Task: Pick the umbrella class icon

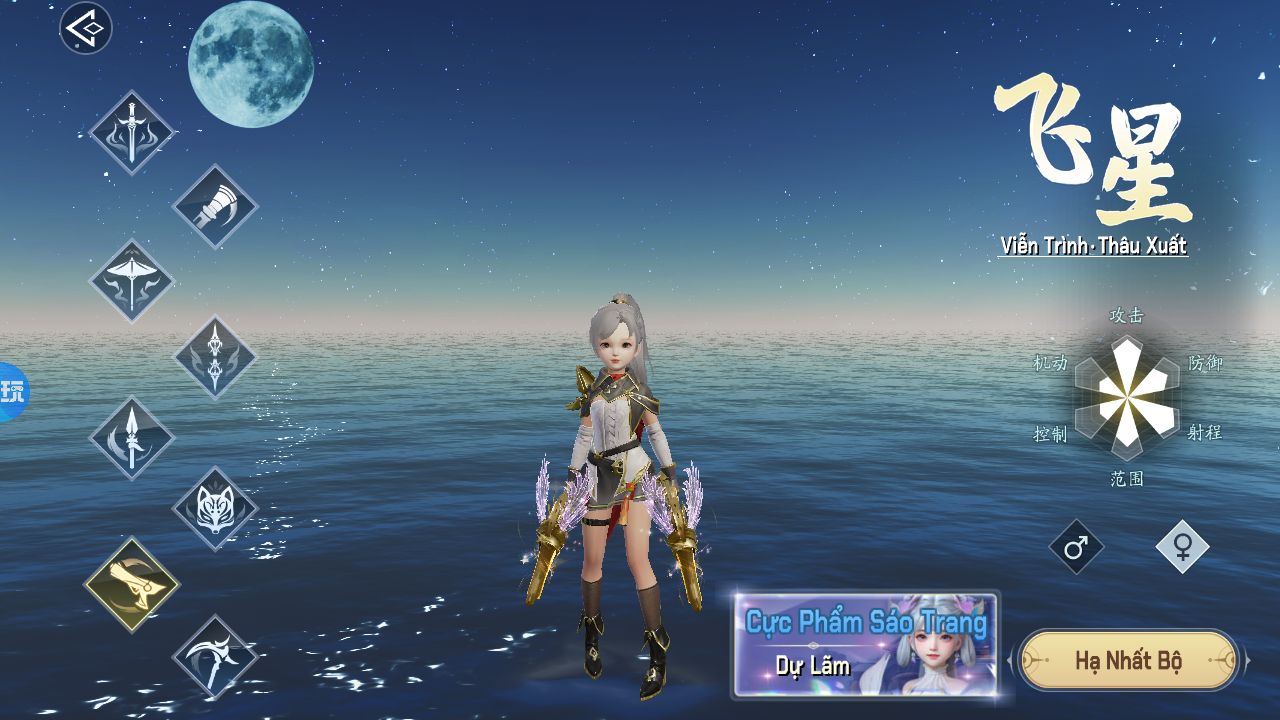Action: (x=132, y=281)
